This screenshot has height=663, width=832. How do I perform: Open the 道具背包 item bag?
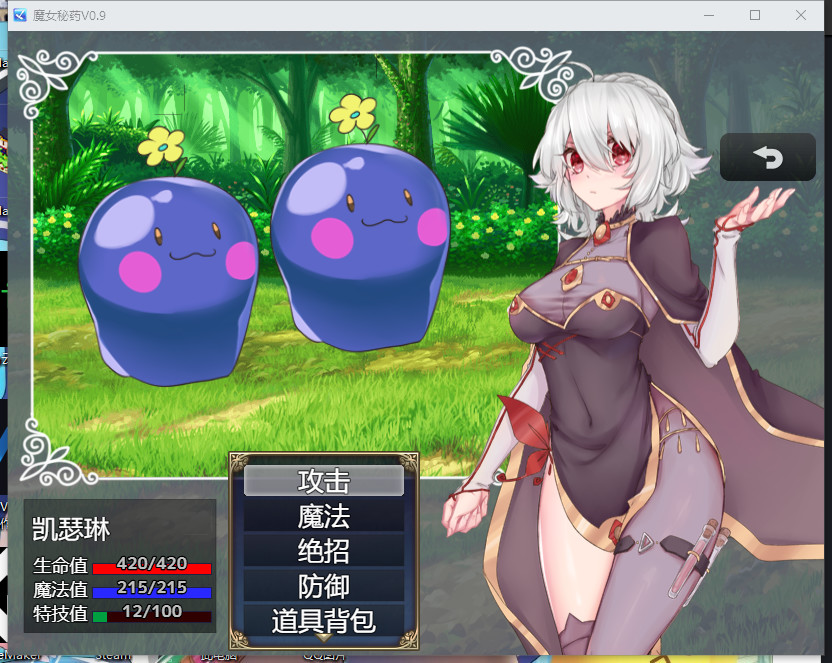point(323,620)
